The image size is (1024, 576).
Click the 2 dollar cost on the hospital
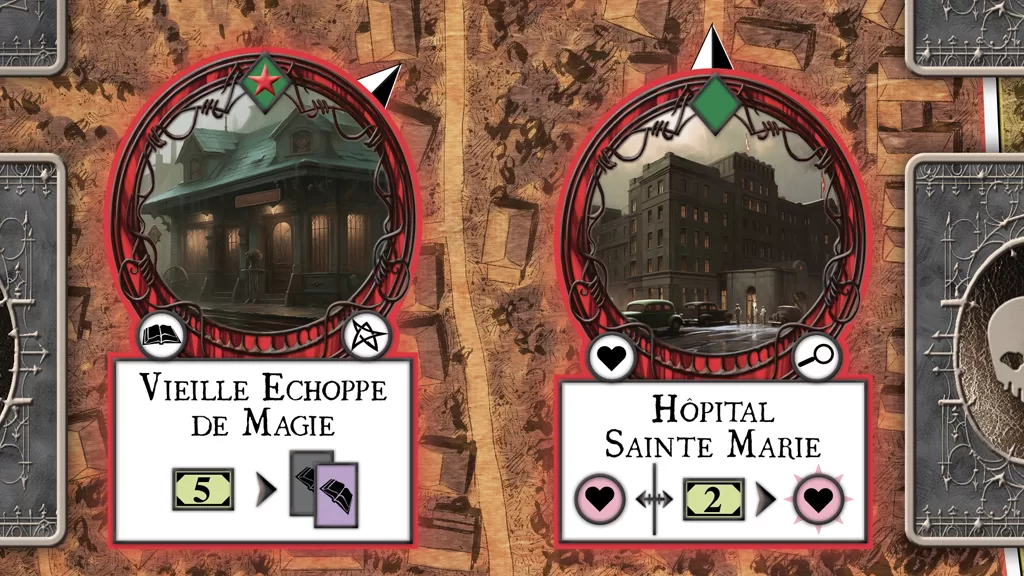coord(714,499)
